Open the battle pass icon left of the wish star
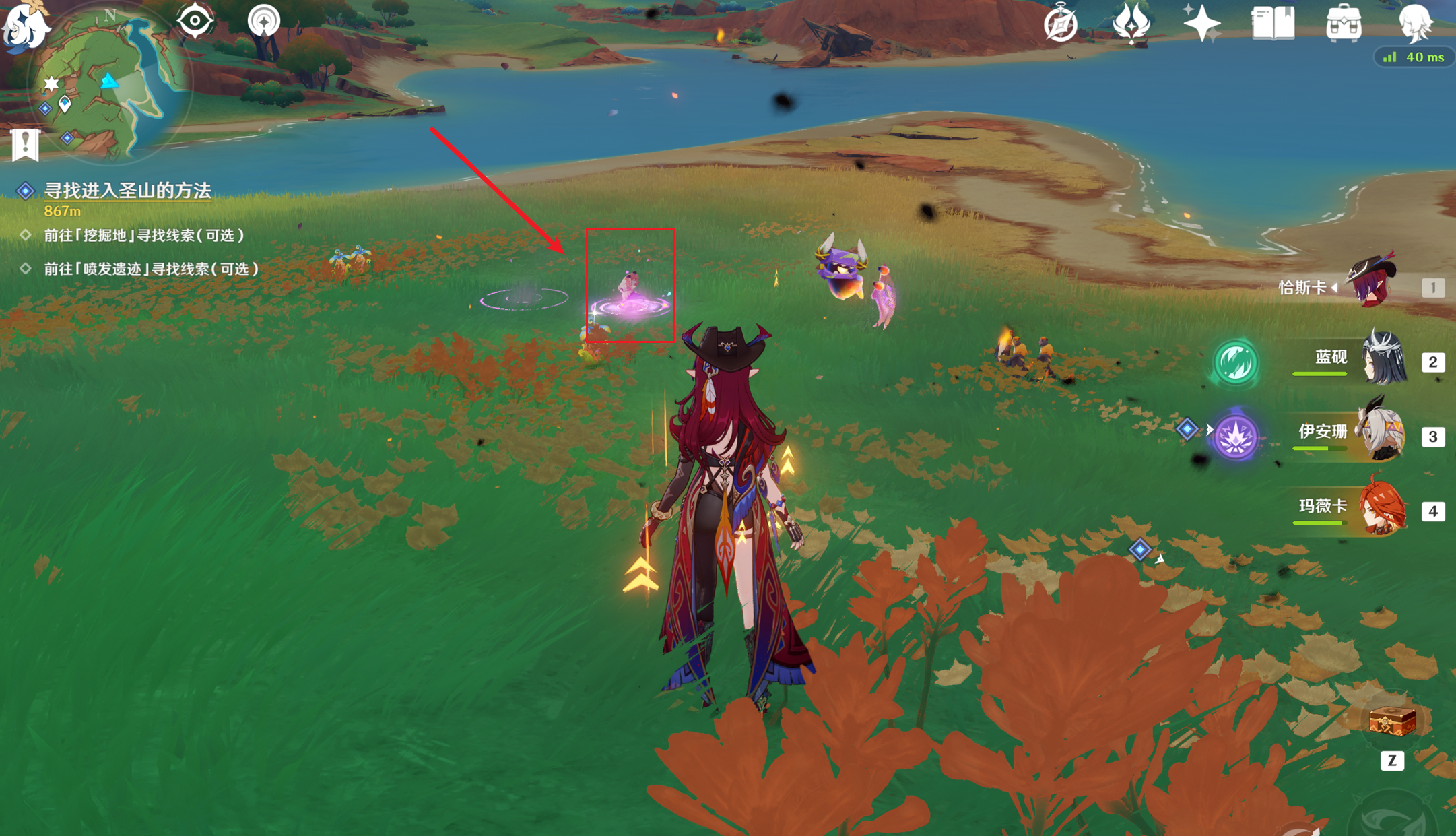 click(x=1131, y=24)
